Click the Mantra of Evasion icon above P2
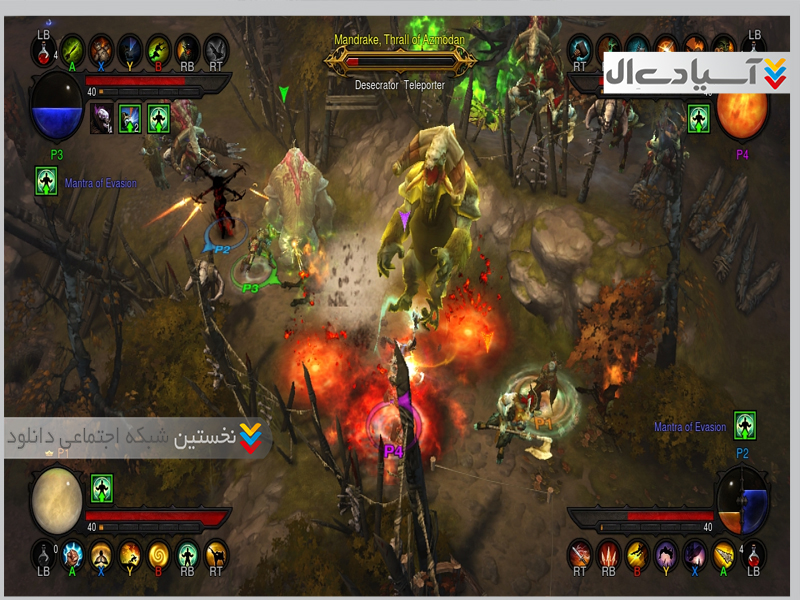The image size is (800, 600). point(745,424)
